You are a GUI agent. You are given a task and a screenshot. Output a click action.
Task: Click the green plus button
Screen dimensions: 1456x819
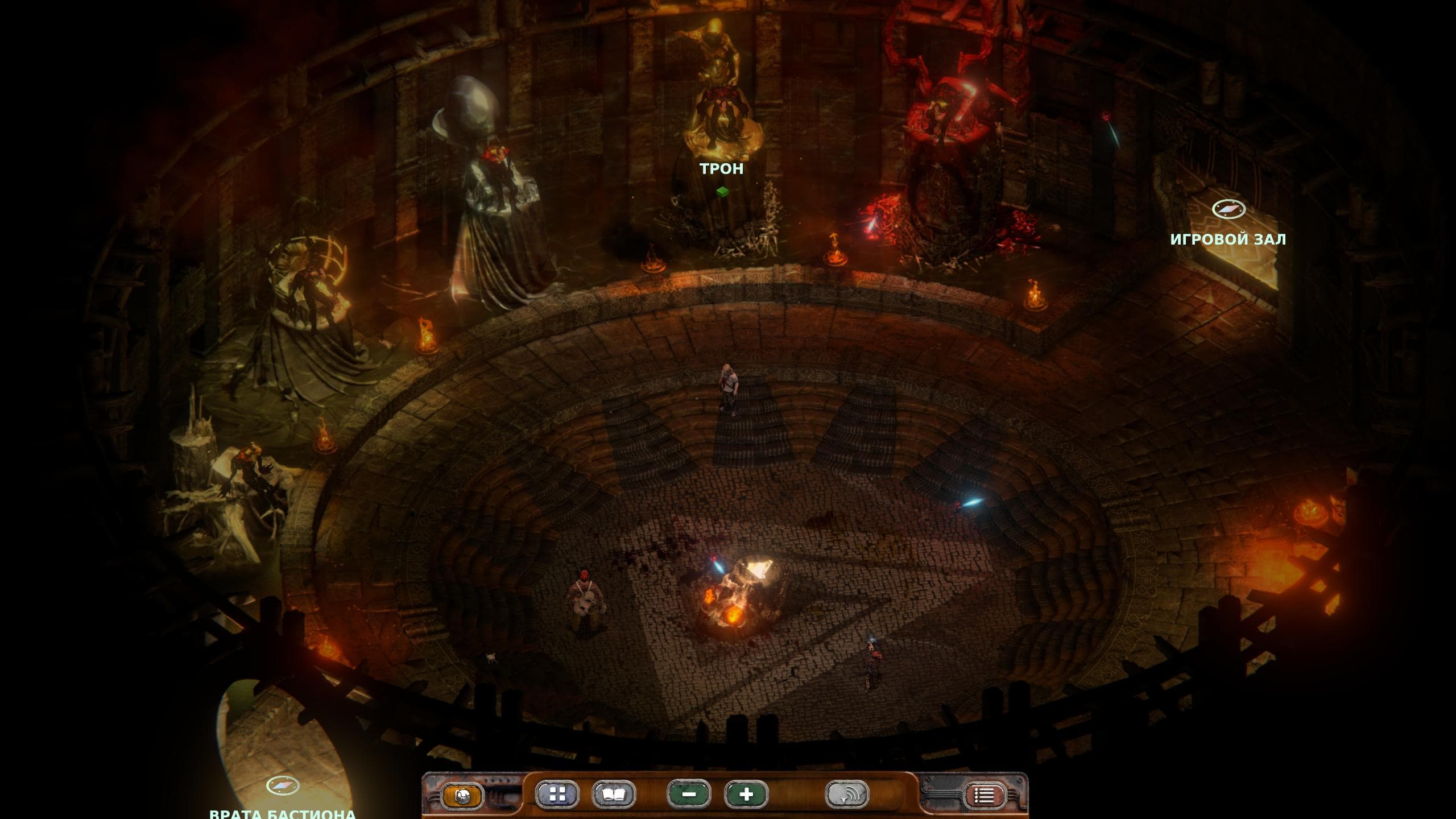[746, 795]
